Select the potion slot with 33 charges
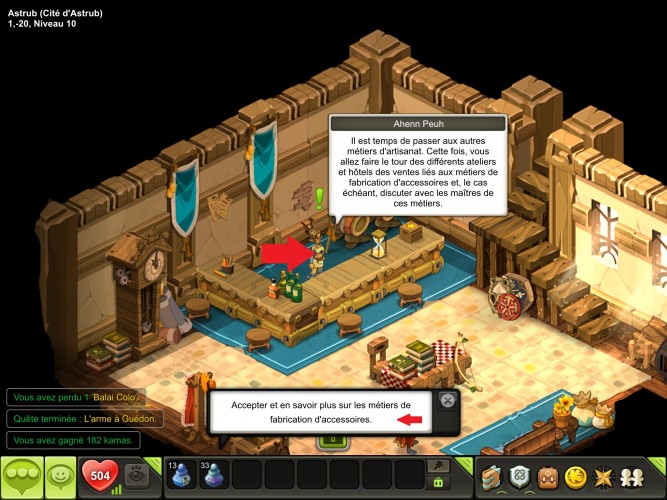This screenshot has width=667, height=500. (x=213, y=474)
